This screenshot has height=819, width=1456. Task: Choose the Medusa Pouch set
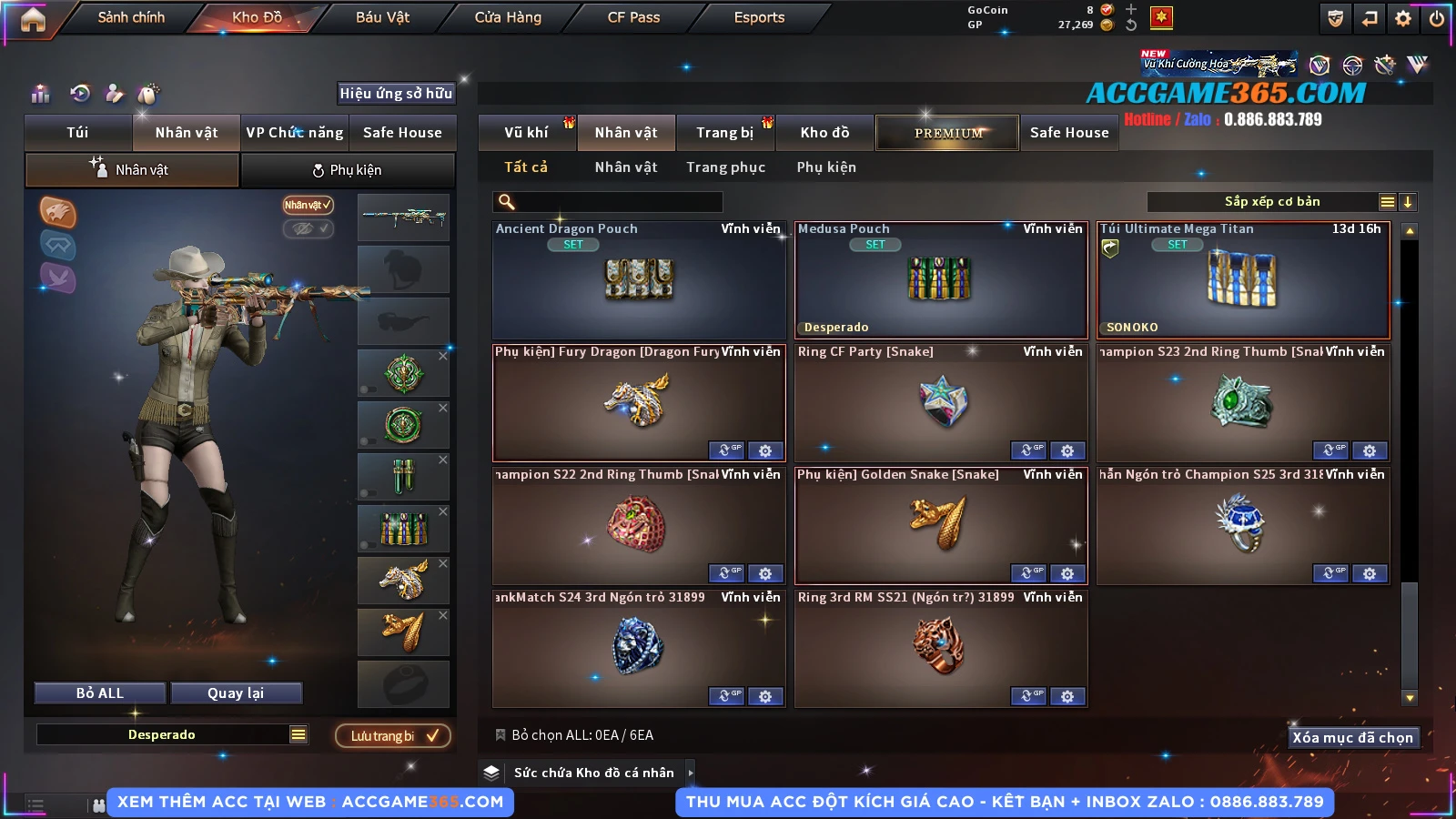[940, 280]
